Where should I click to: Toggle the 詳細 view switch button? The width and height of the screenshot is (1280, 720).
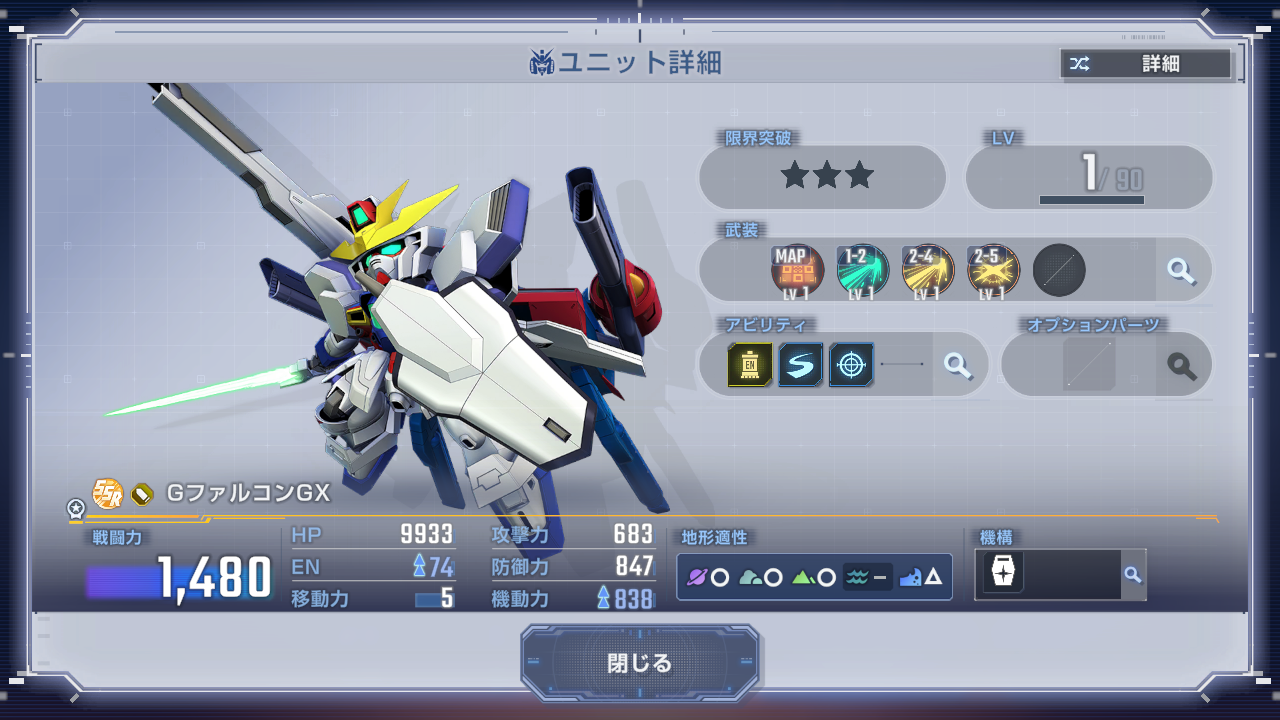(x=1146, y=64)
